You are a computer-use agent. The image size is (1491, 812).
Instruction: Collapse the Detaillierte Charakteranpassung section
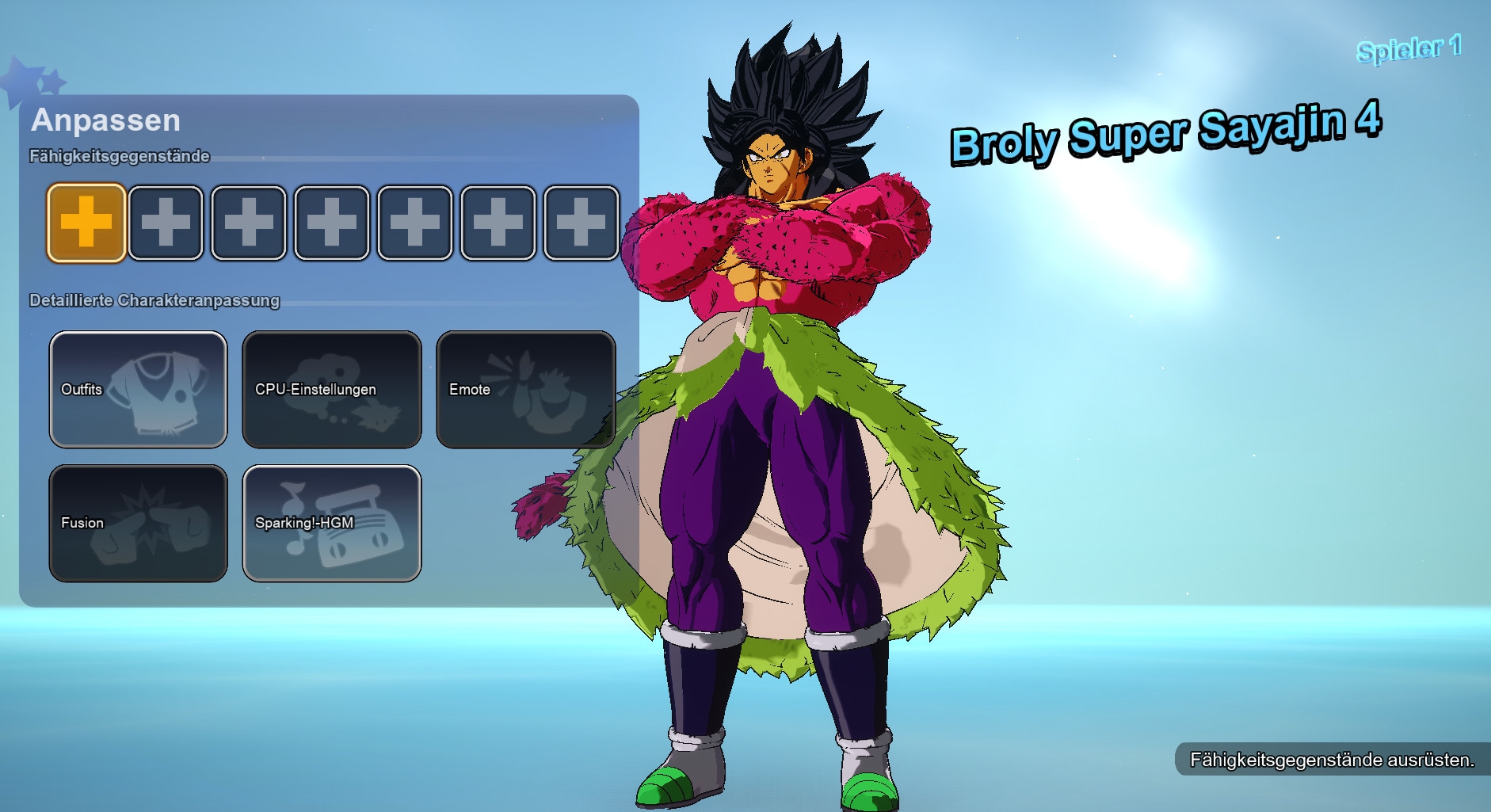pos(154,301)
